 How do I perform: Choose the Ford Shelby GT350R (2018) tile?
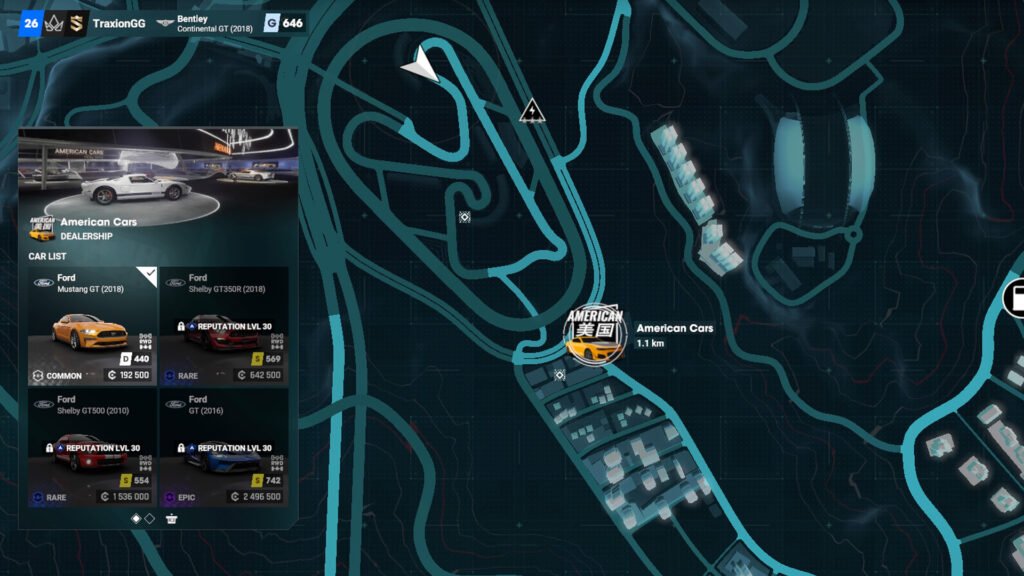click(224, 326)
